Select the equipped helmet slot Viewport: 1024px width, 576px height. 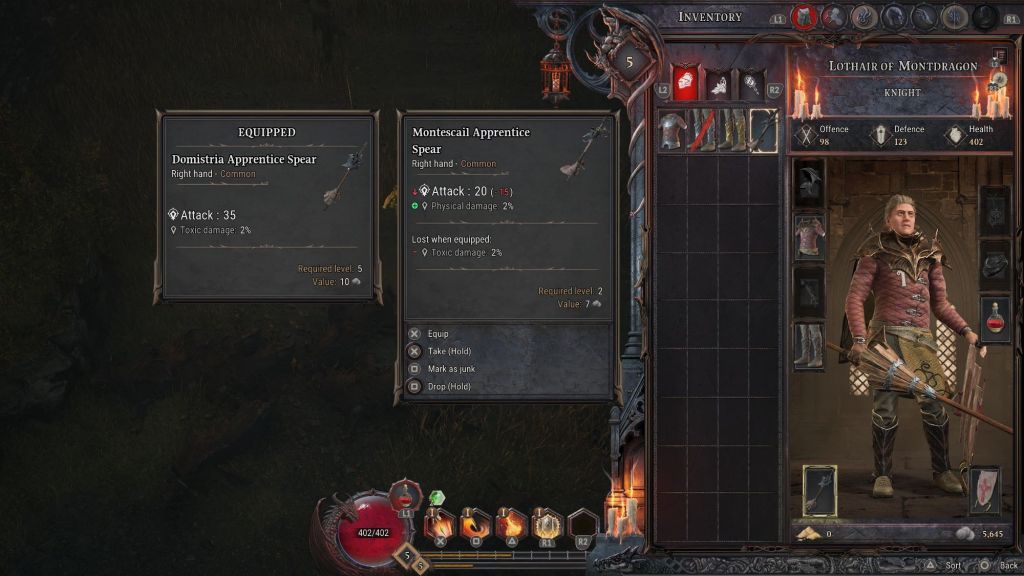[x=809, y=184]
